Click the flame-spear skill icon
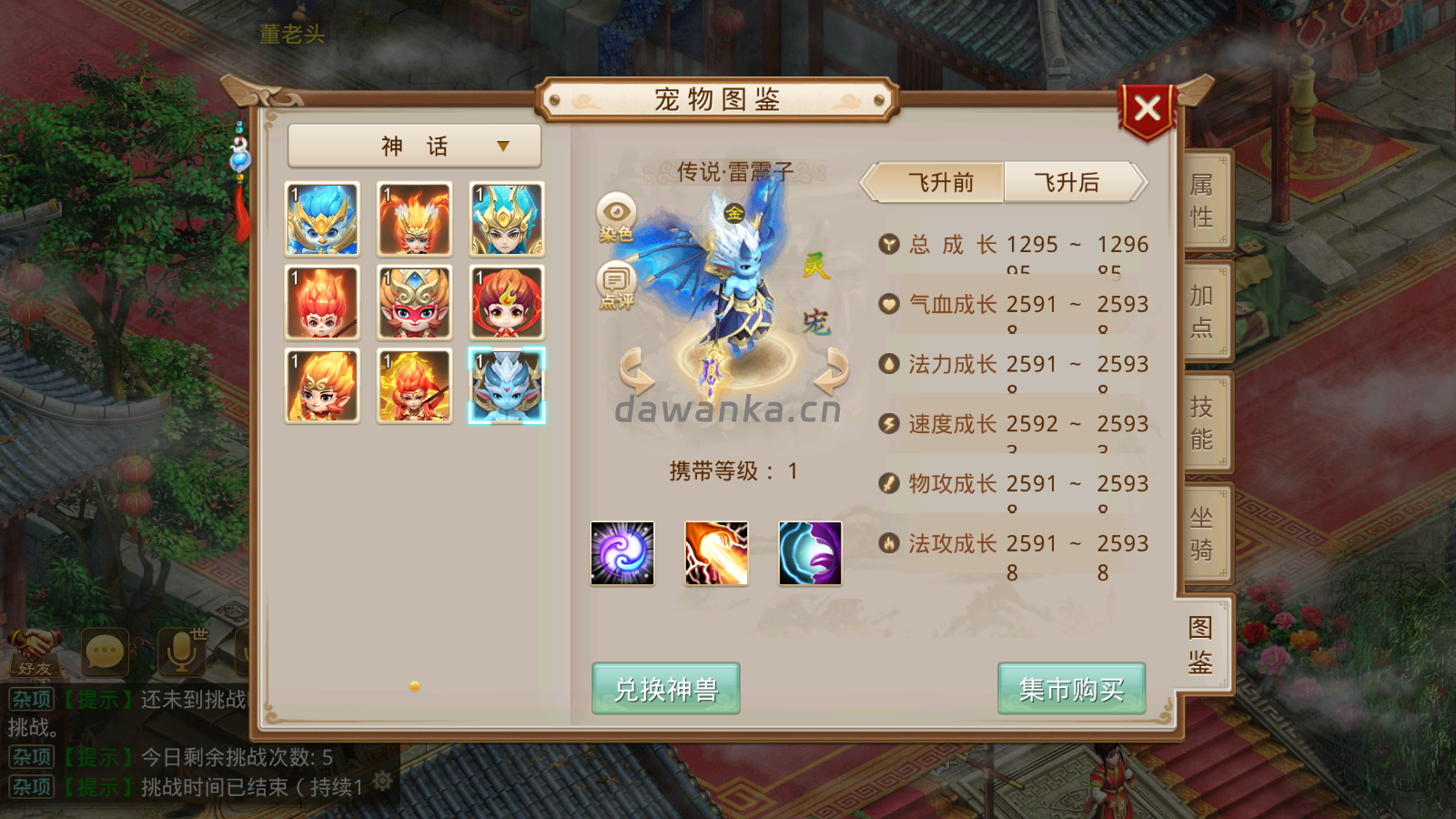Viewport: 1456px width, 819px height. [x=716, y=554]
